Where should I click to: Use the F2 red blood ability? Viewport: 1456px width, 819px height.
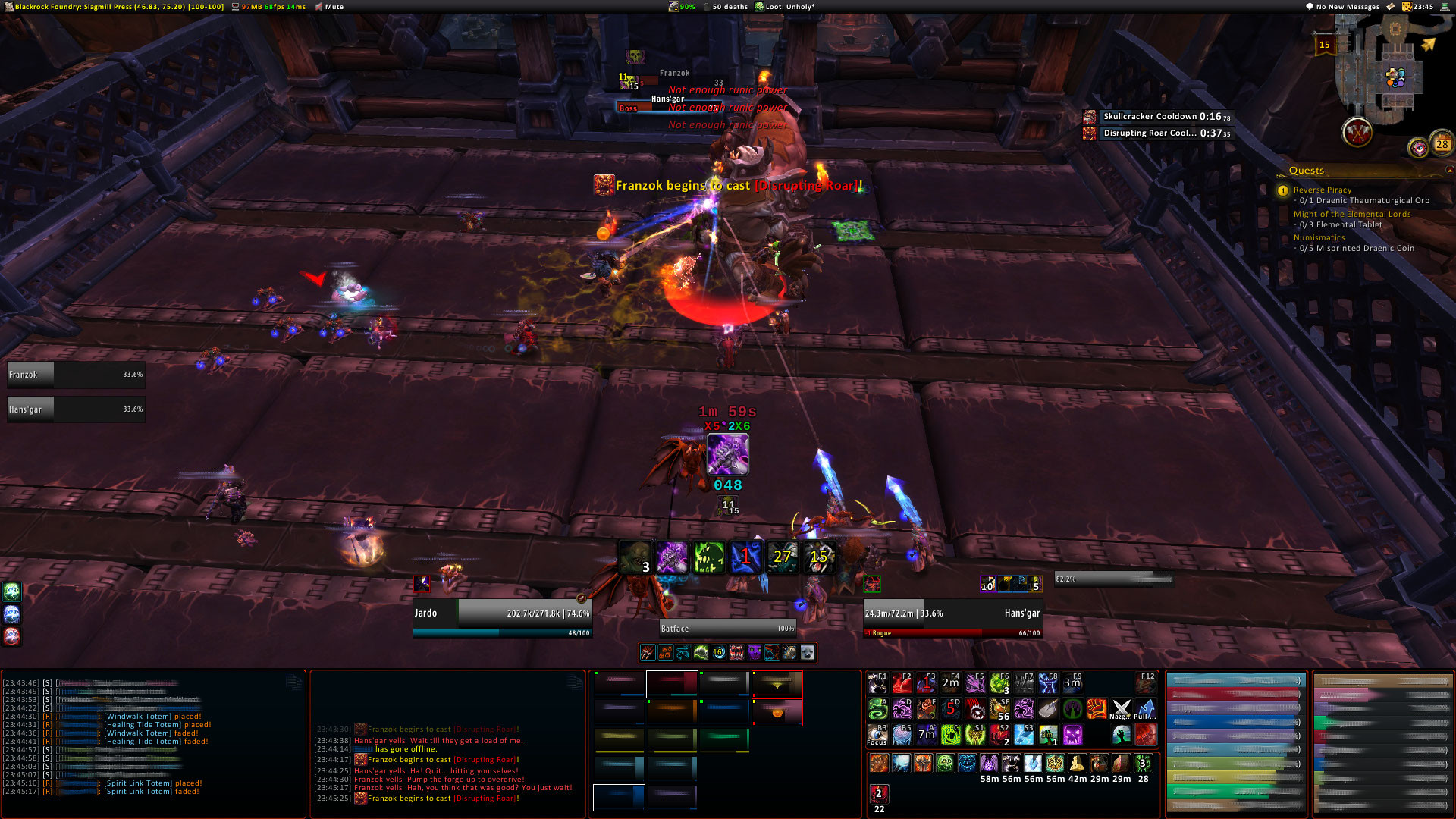pos(902,684)
